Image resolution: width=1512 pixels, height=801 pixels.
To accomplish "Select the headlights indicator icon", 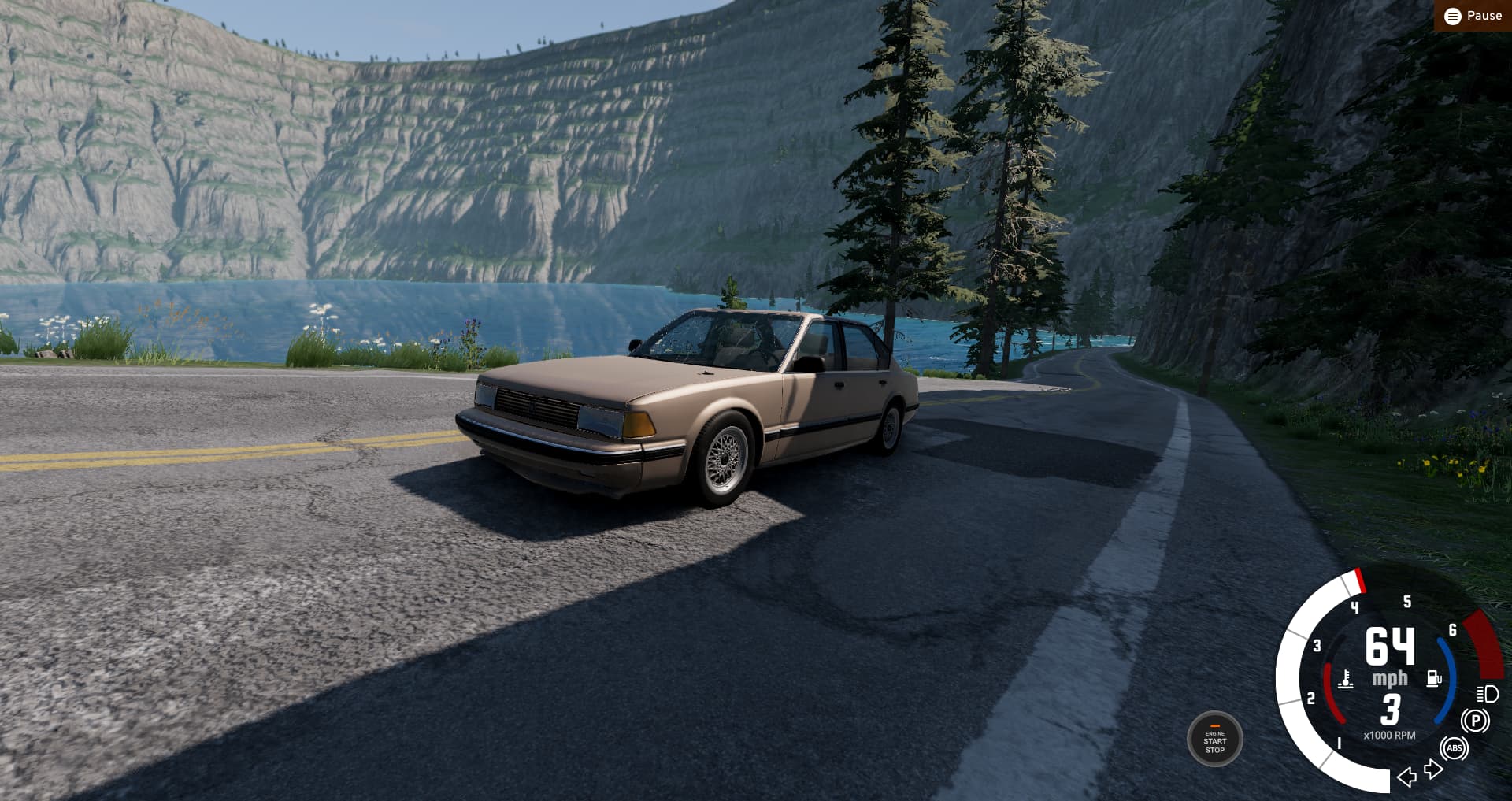I will click(1487, 694).
